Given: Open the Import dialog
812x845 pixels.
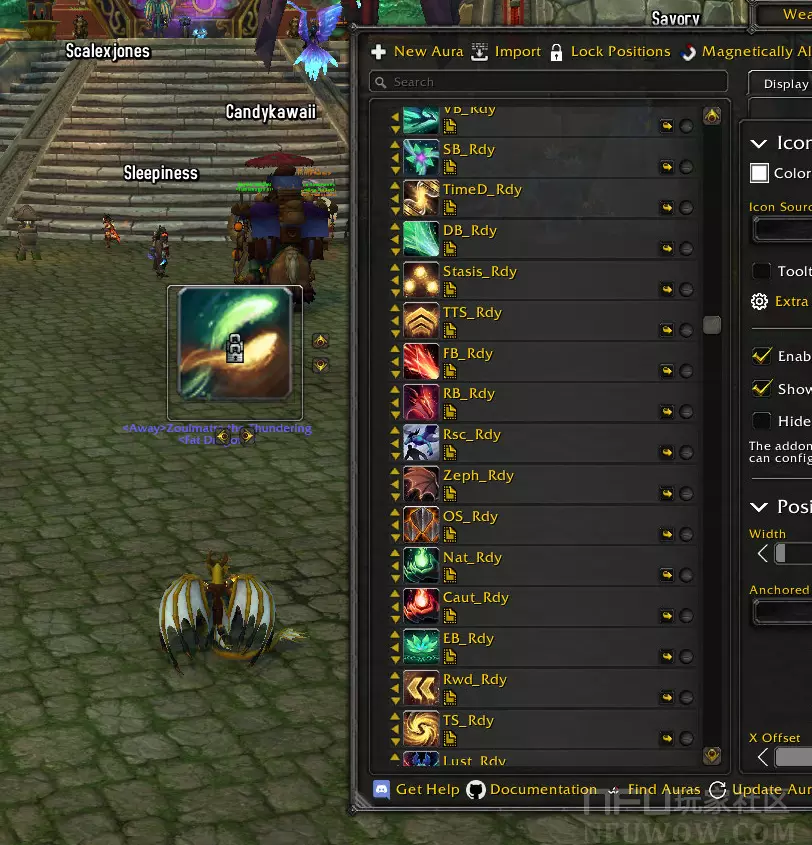Looking at the screenshot, I should pos(506,52).
